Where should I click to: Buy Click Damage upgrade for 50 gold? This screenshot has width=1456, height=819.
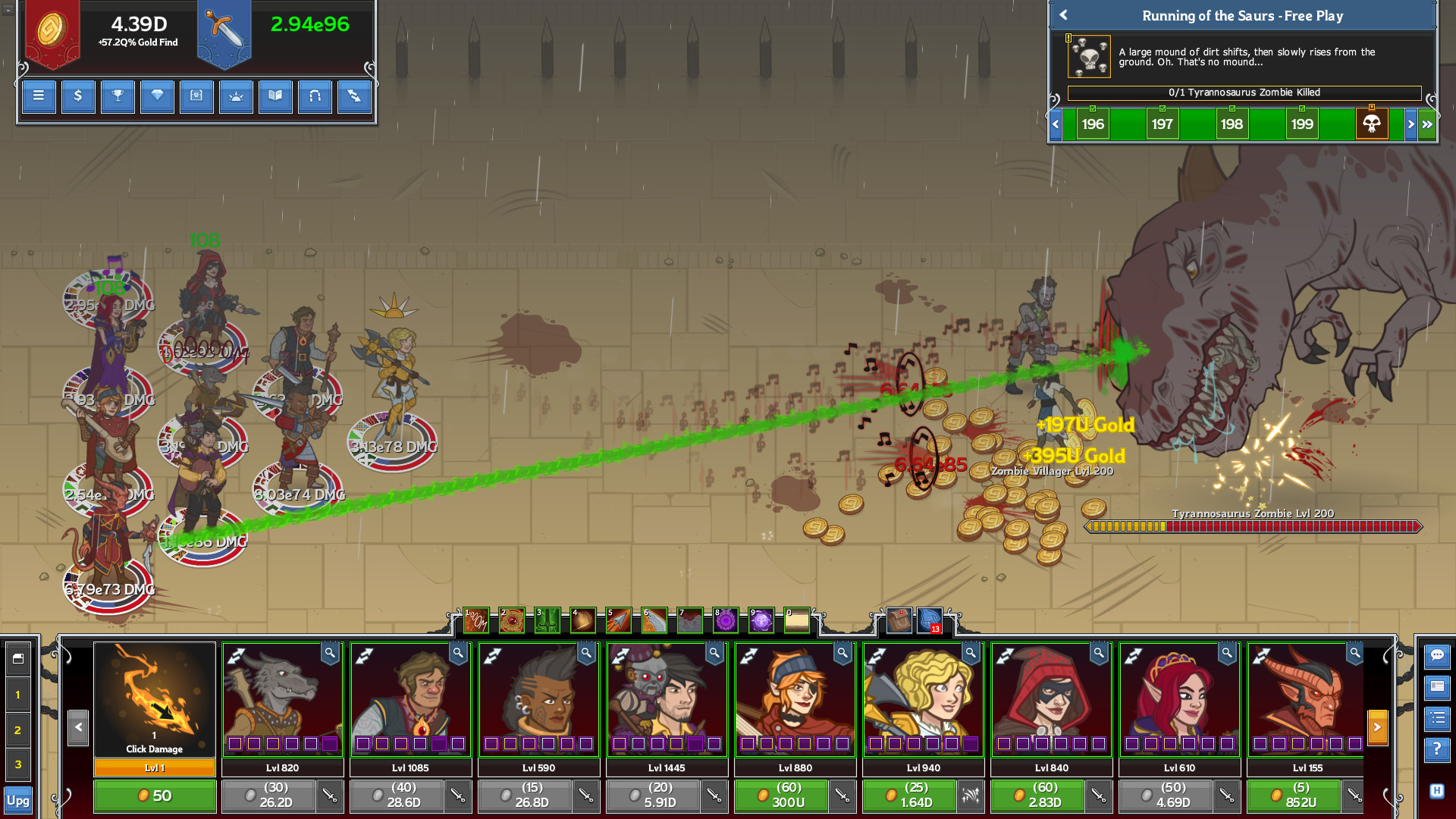click(155, 796)
